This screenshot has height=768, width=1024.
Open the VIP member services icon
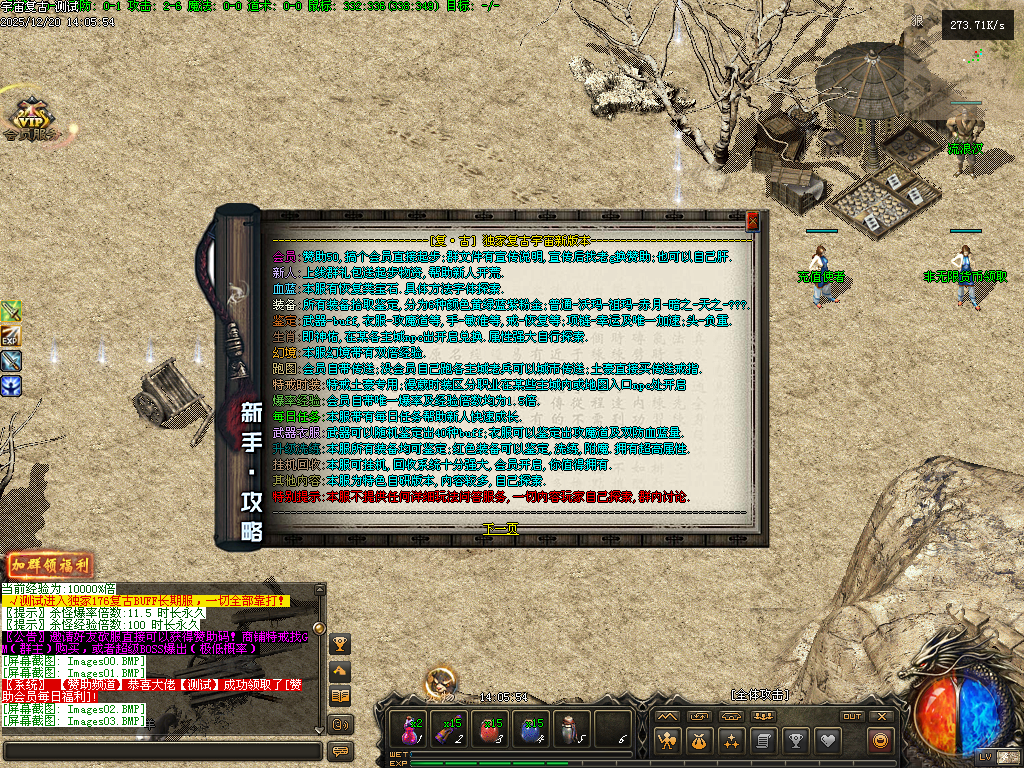click(x=30, y=122)
